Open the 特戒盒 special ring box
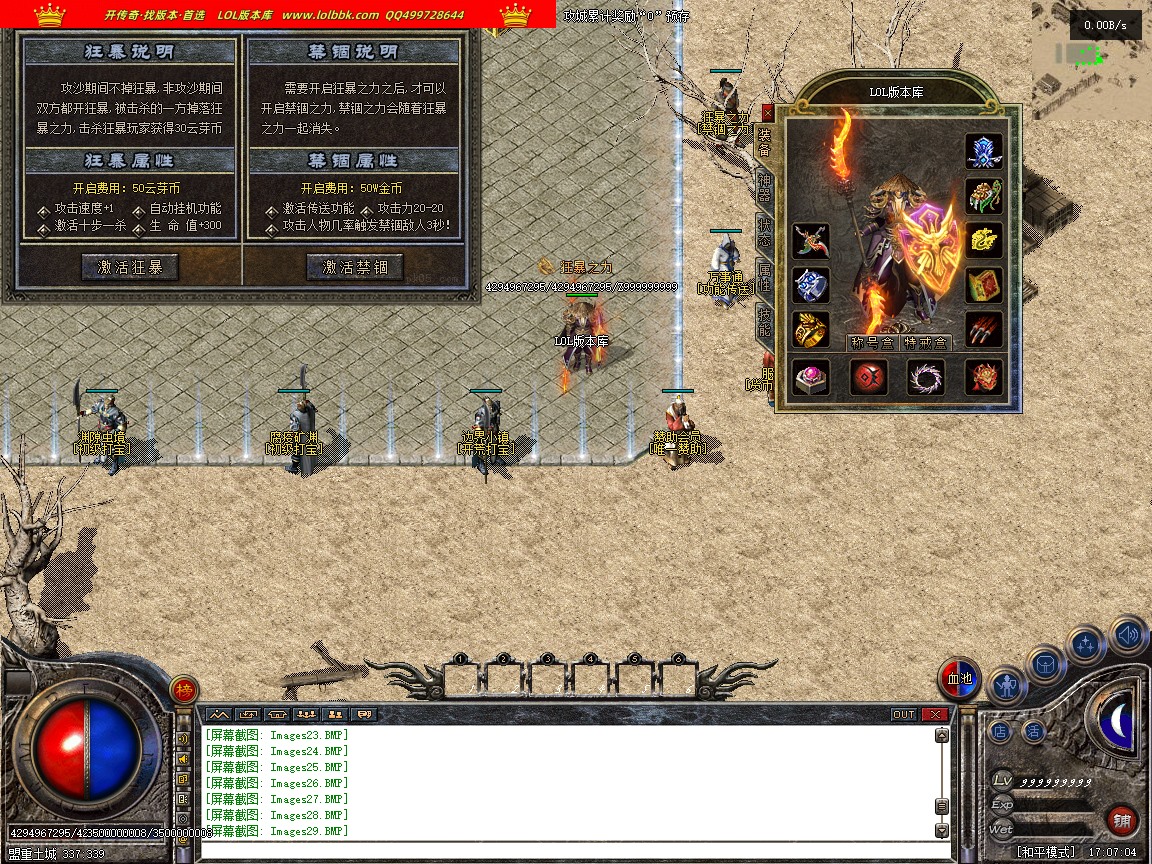 [x=926, y=343]
